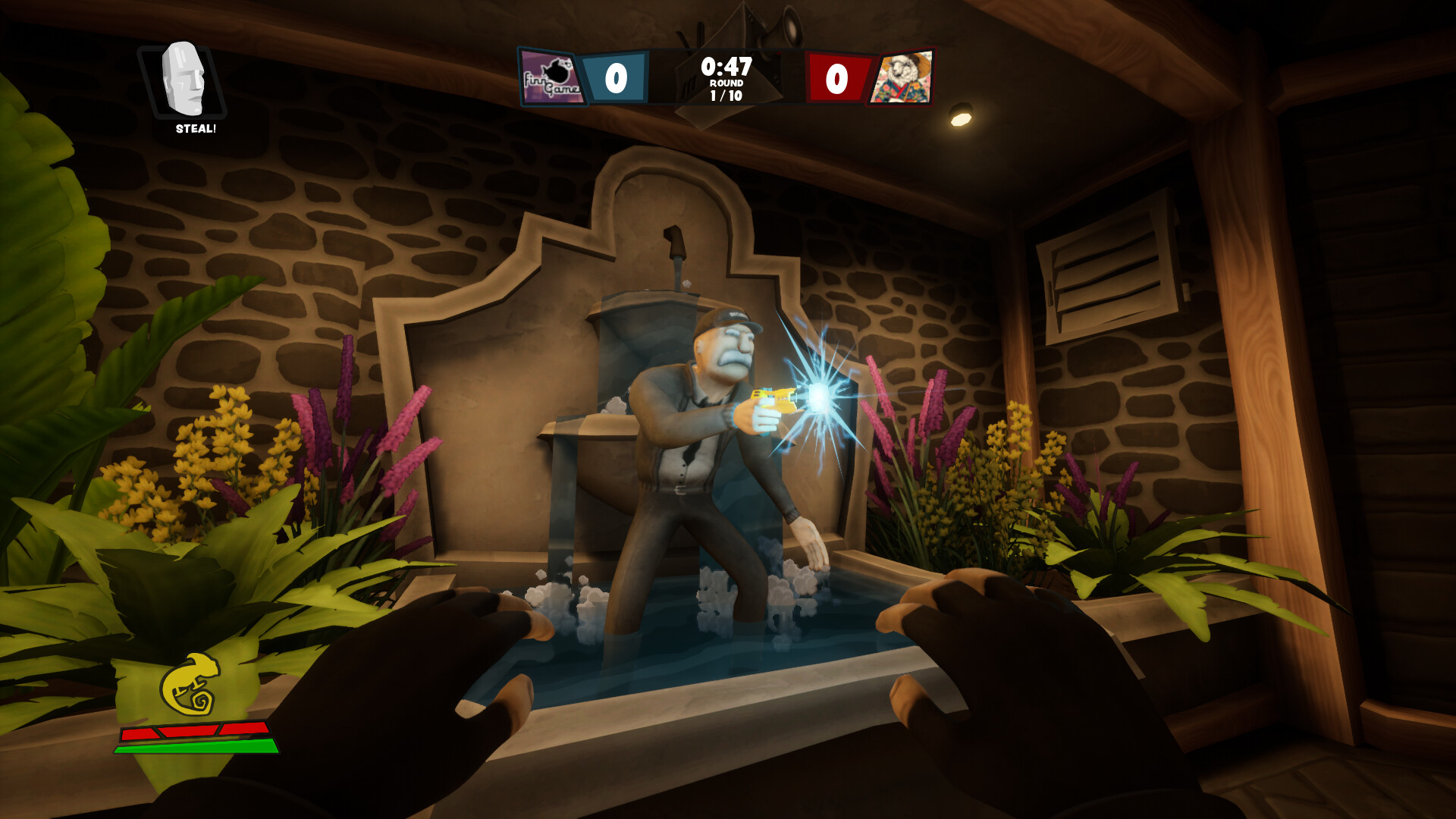Click the alpaca team avatar portrait
The image size is (1456, 819).
[905, 76]
